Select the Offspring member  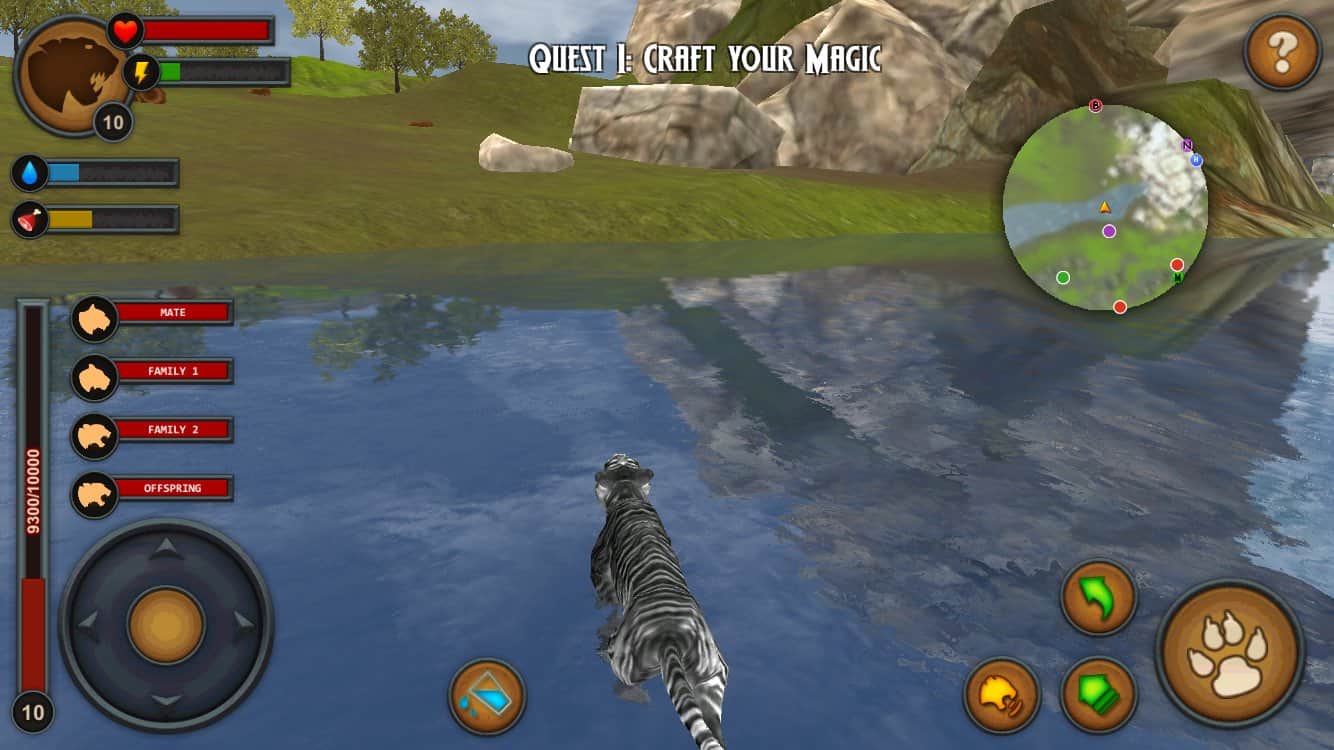coord(154,490)
